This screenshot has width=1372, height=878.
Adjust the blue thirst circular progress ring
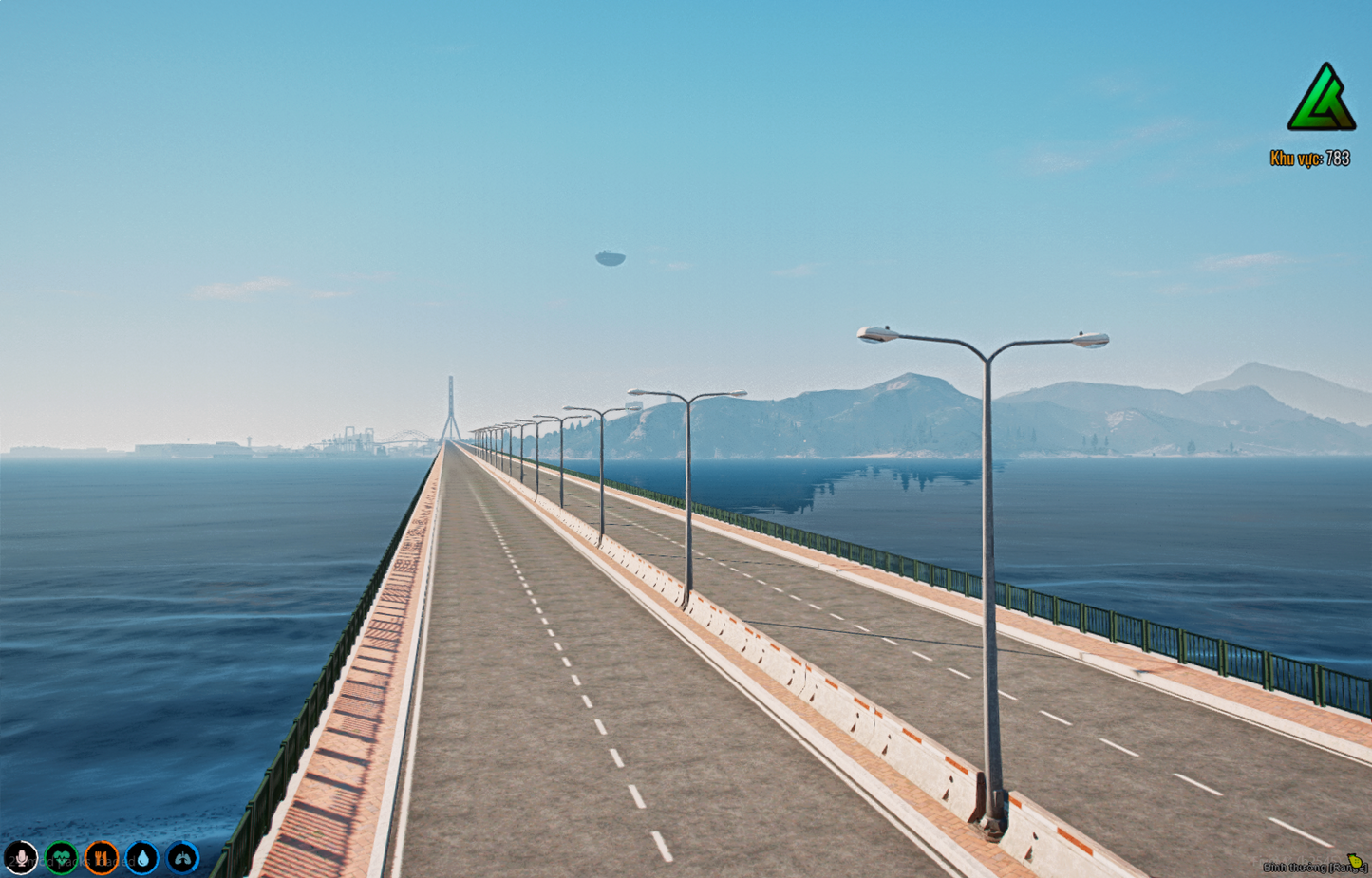(142, 857)
